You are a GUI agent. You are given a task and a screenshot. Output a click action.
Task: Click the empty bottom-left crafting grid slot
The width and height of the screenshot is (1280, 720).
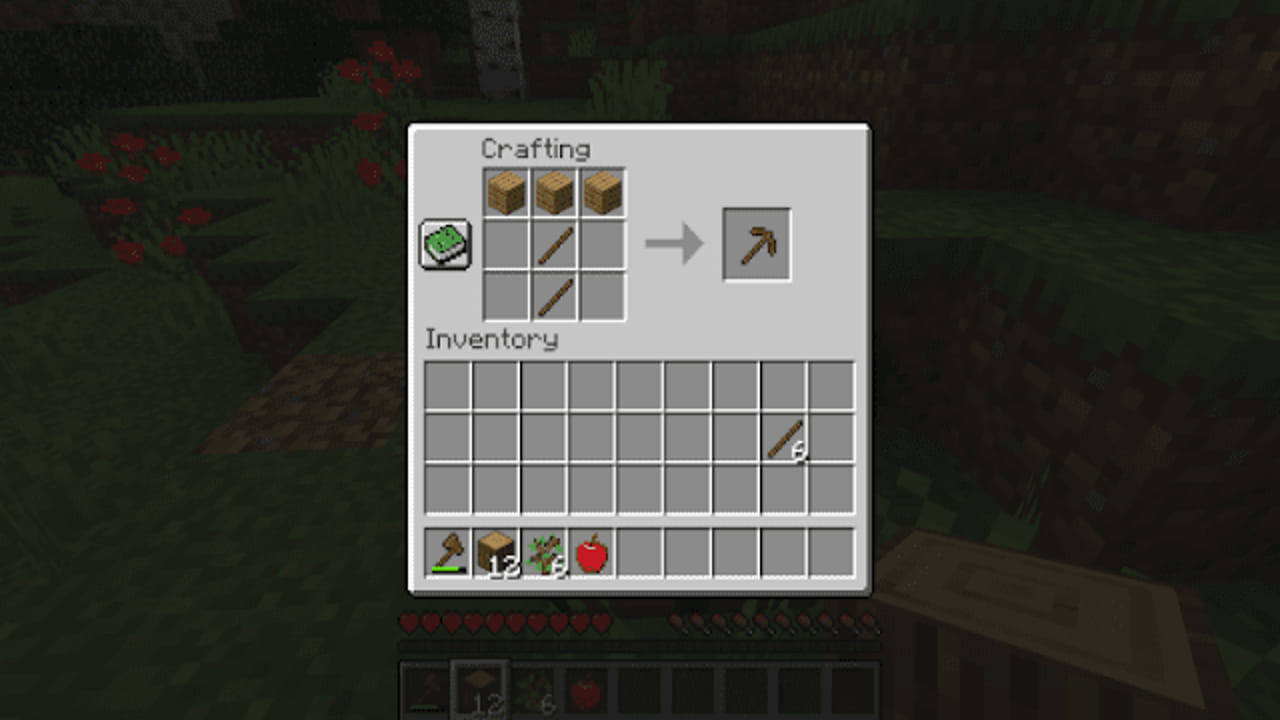click(x=505, y=293)
